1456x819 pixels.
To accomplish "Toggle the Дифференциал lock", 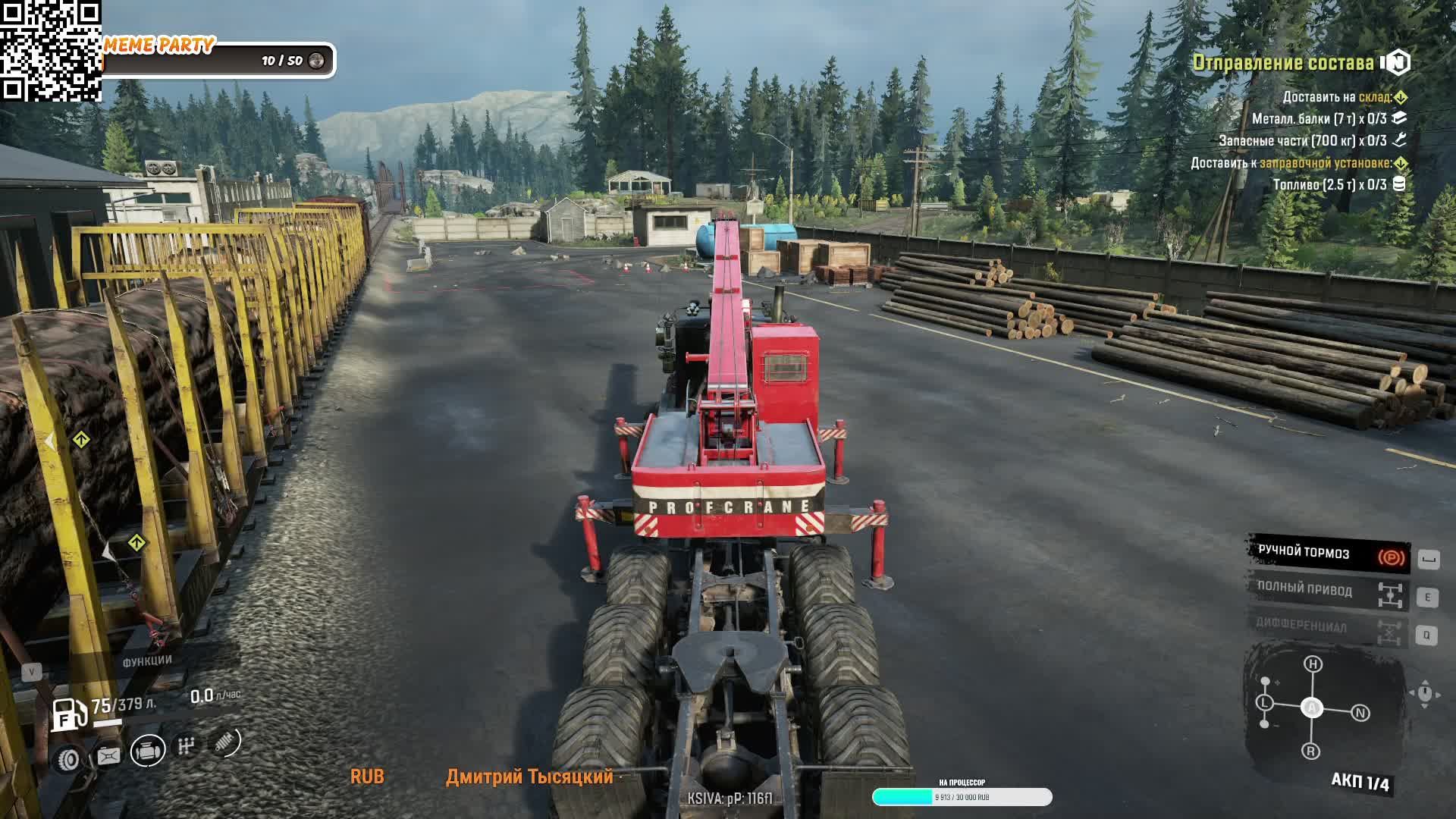I will point(1329,628).
